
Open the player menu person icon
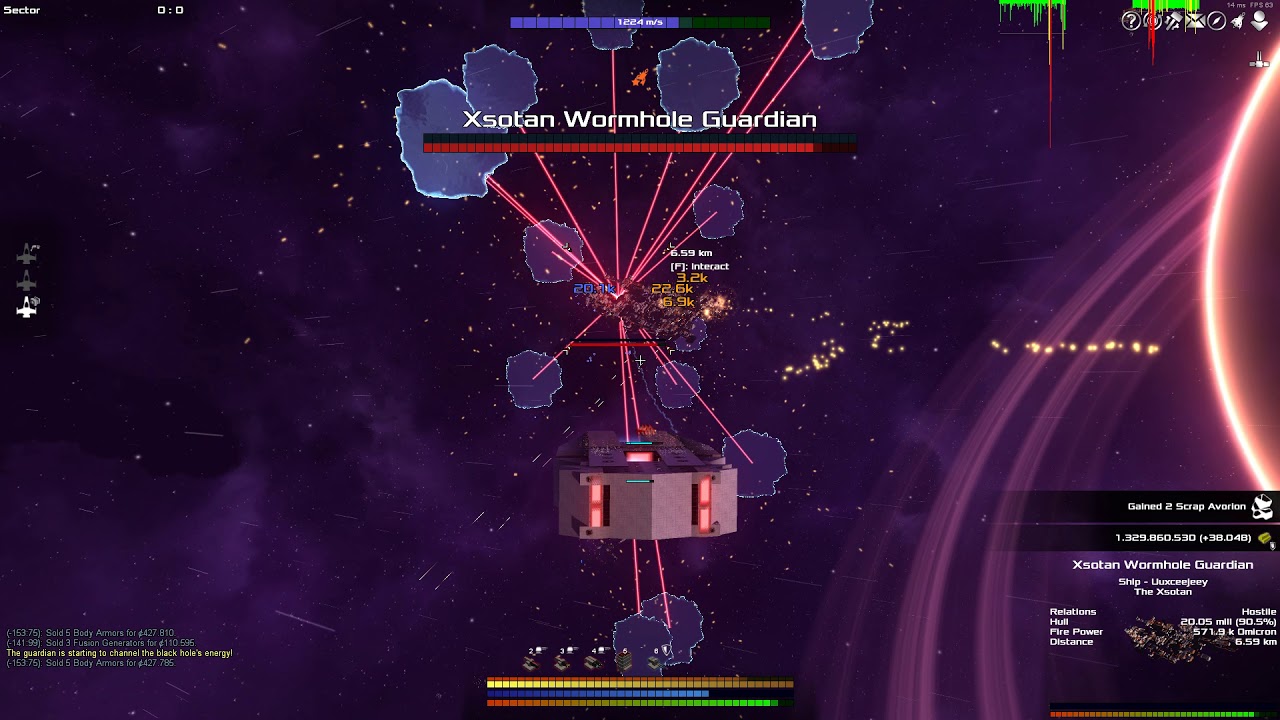point(1259,19)
